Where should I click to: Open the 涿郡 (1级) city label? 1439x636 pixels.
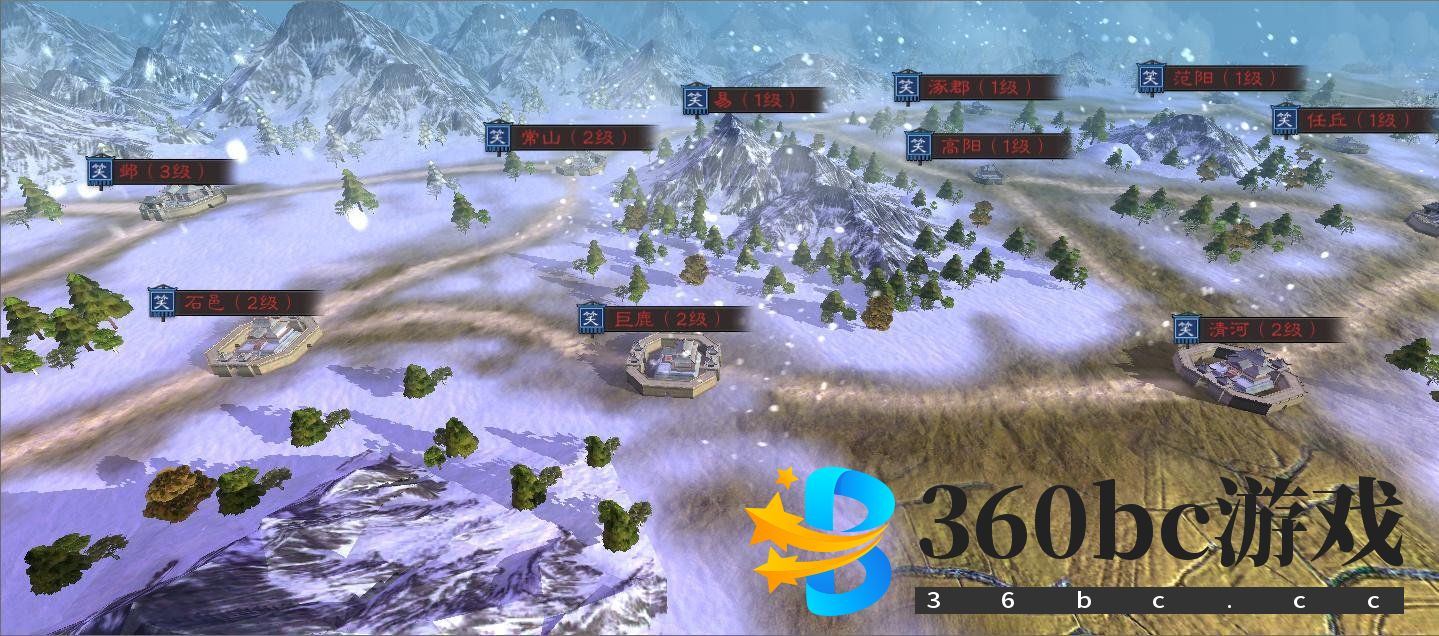pyautogui.click(x=974, y=87)
